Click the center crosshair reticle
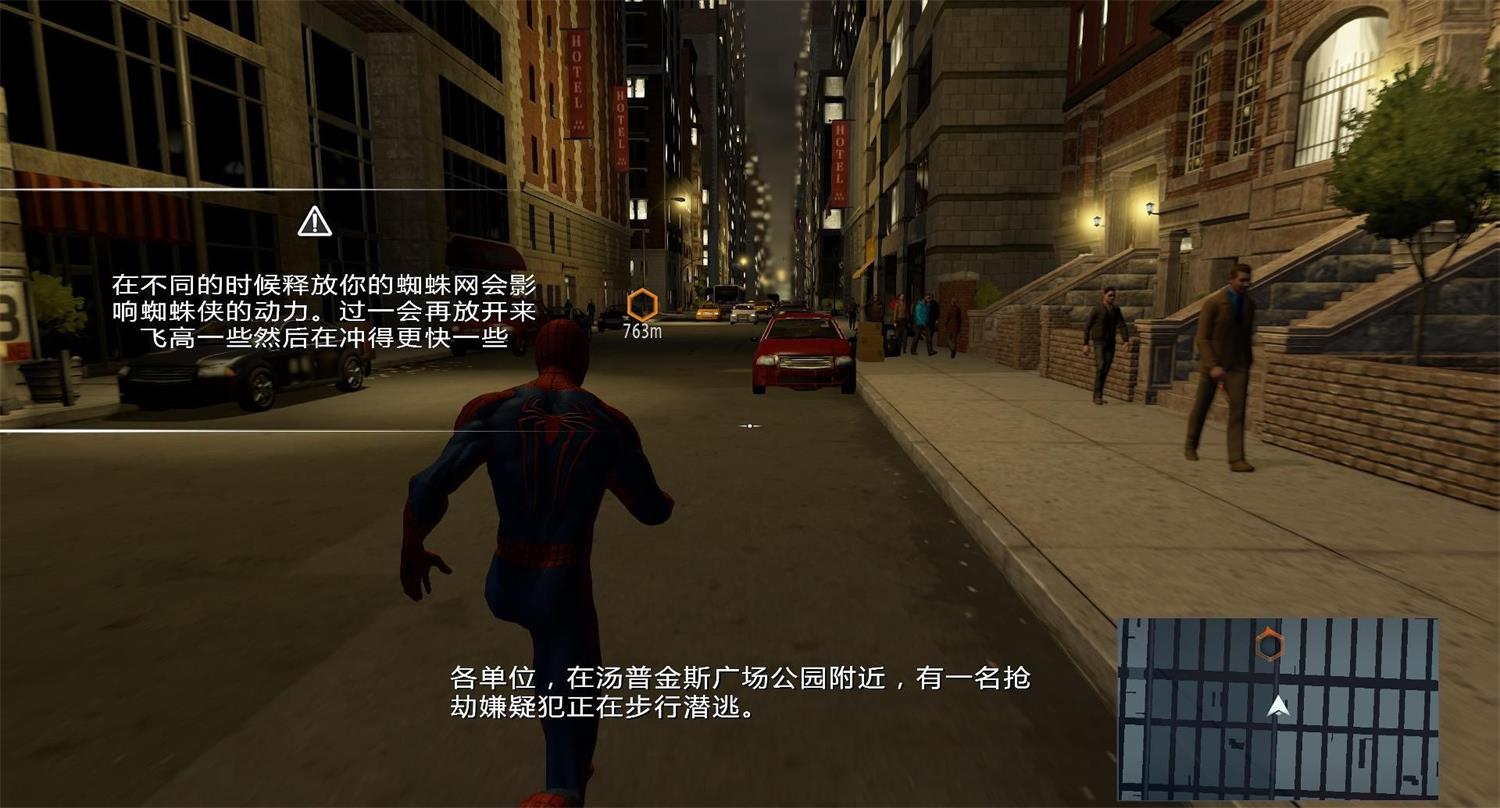The width and height of the screenshot is (1500, 808). tap(750, 424)
